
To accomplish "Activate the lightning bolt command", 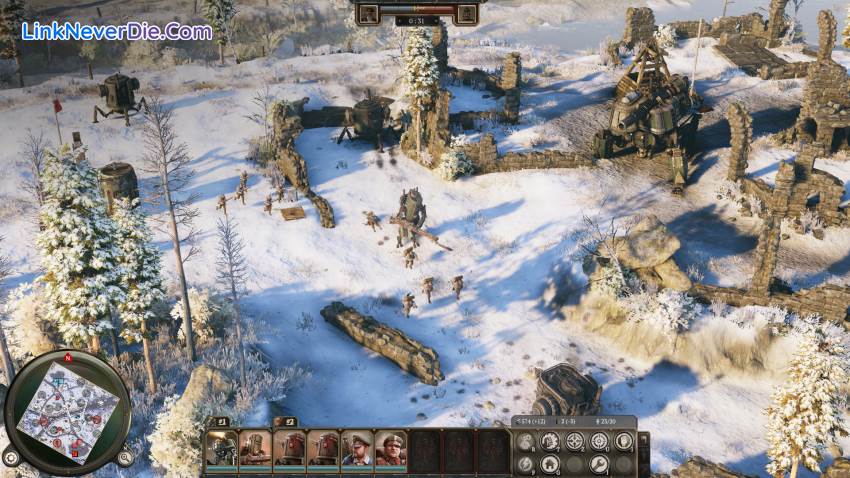I will tap(525, 464).
